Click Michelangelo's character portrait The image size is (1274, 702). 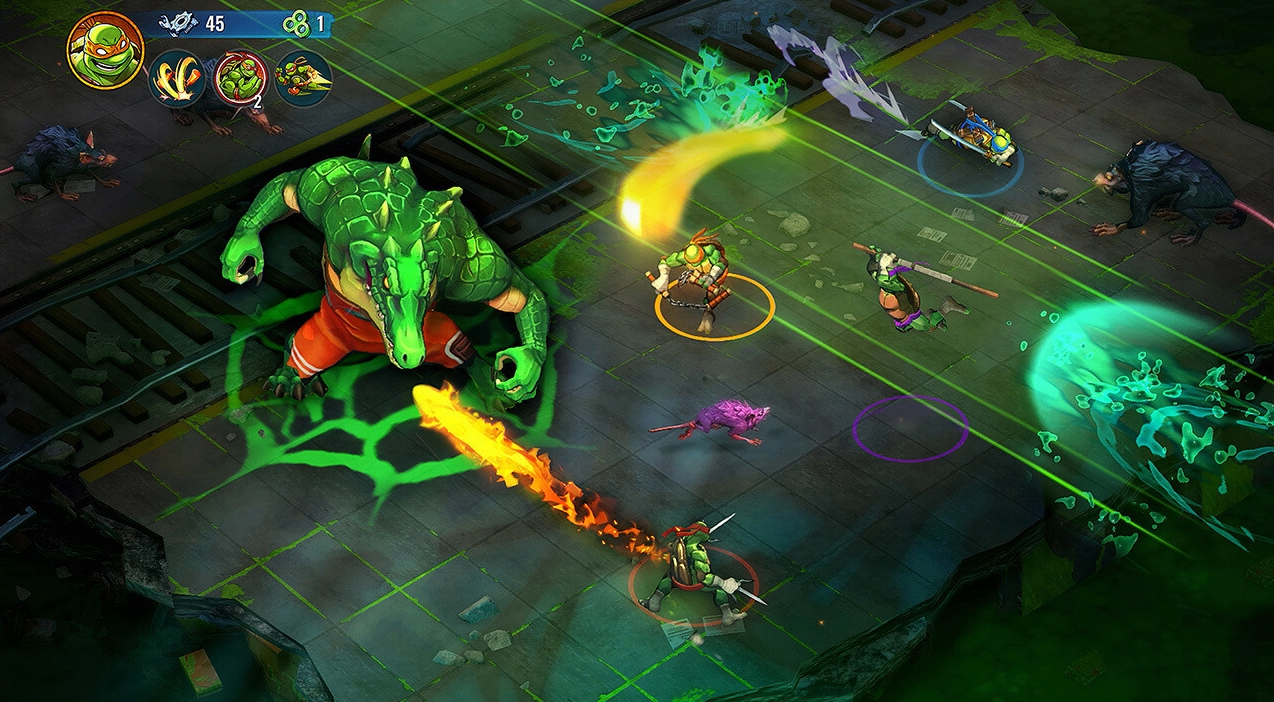point(105,51)
